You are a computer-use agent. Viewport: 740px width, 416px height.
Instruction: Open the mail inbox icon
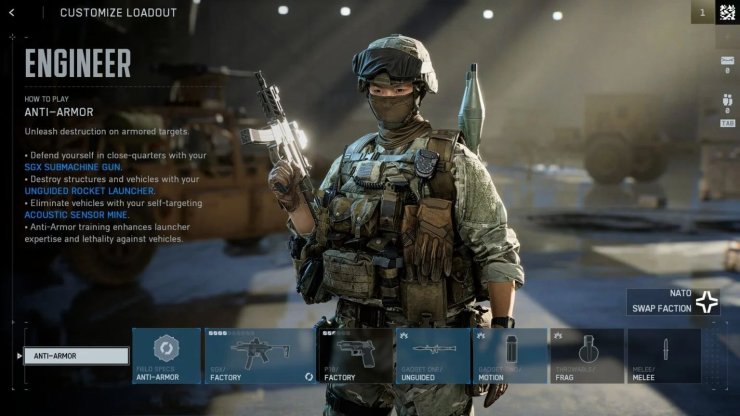pyautogui.click(x=727, y=61)
